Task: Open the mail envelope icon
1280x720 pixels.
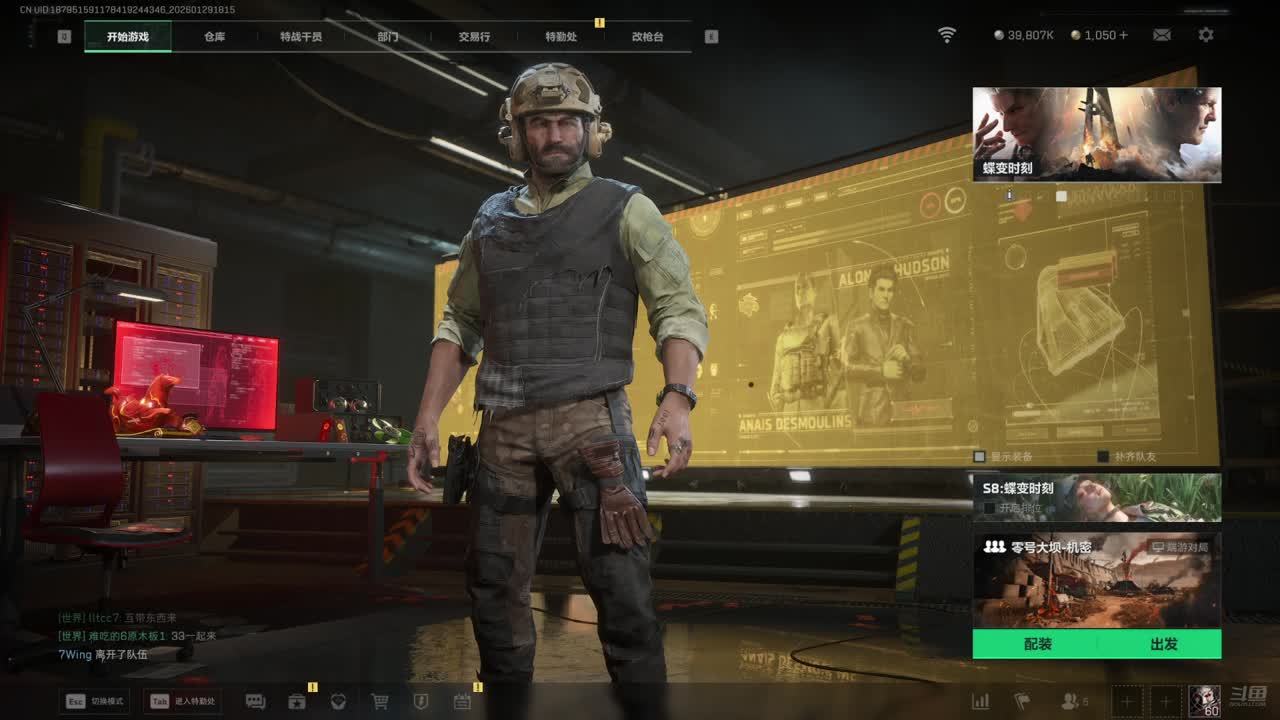Action: (1161, 35)
